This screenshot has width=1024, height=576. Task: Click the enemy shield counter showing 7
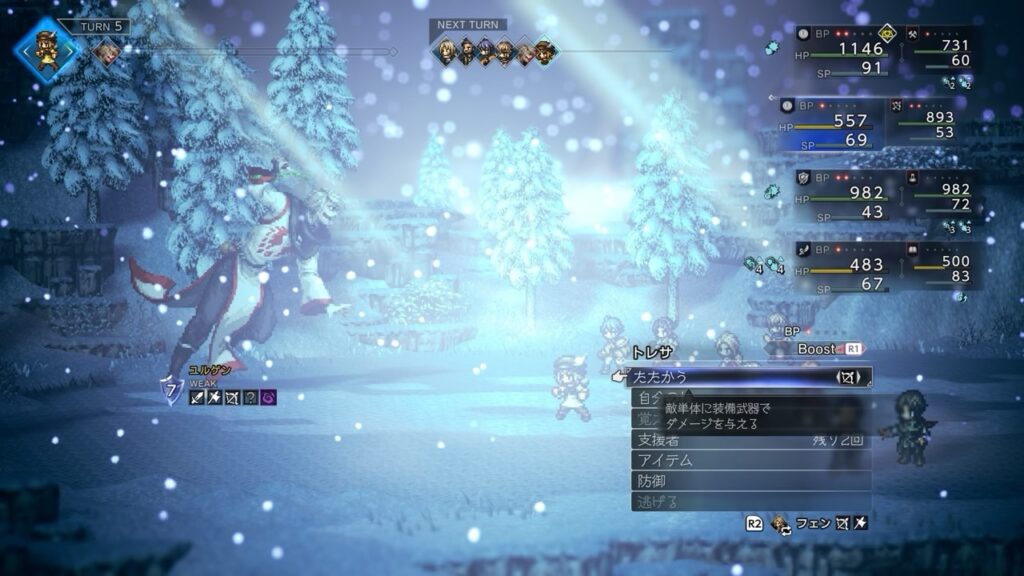171,391
